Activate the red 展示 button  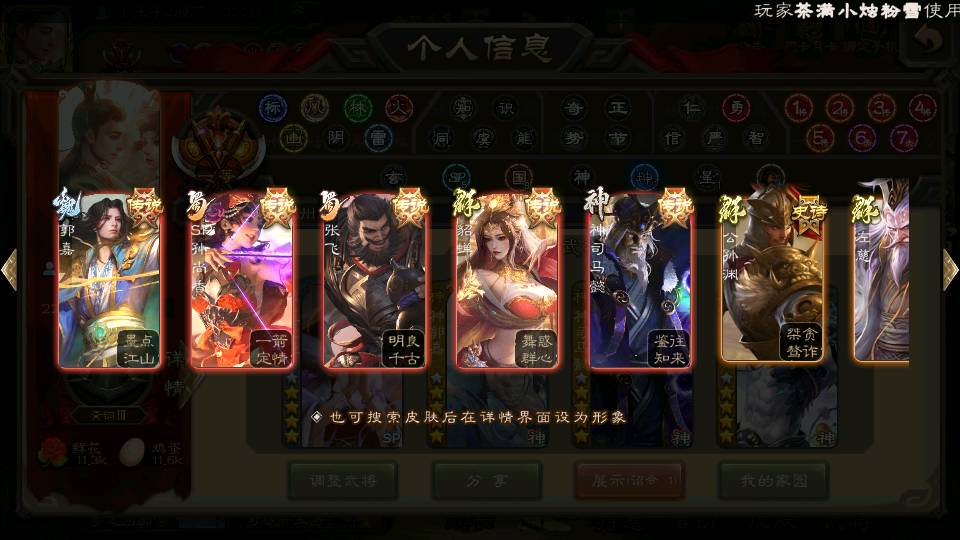point(629,481)
